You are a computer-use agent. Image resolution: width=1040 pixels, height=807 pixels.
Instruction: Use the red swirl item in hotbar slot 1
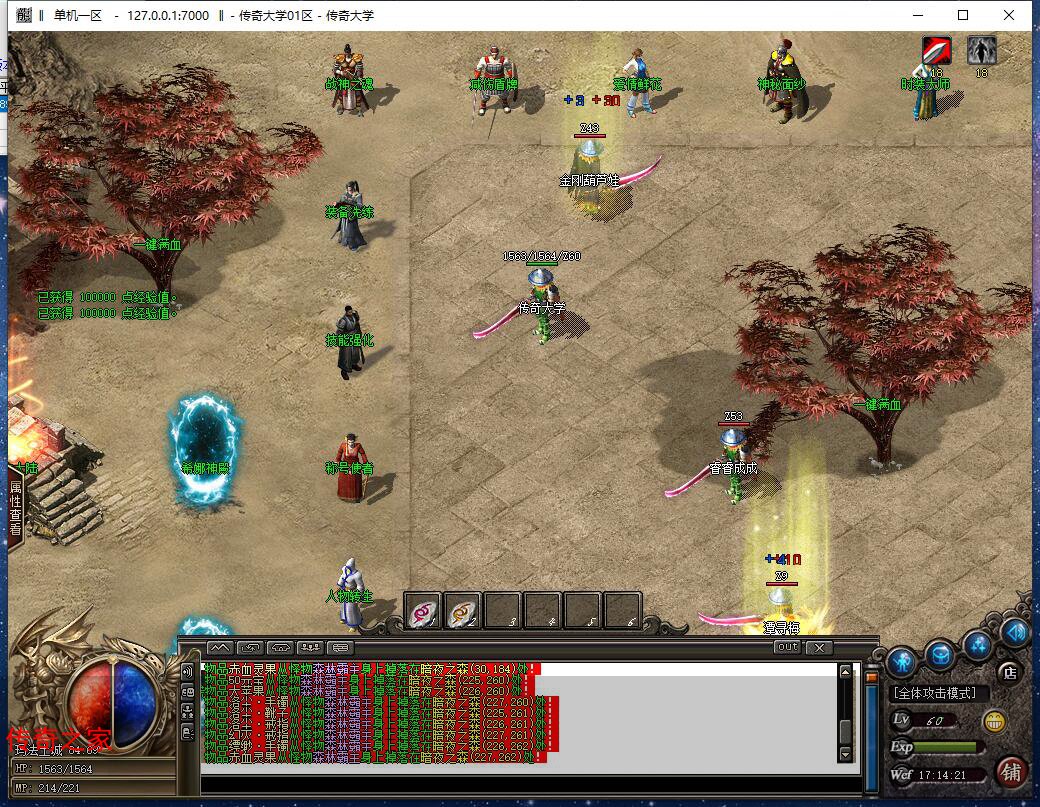(423, 609)
